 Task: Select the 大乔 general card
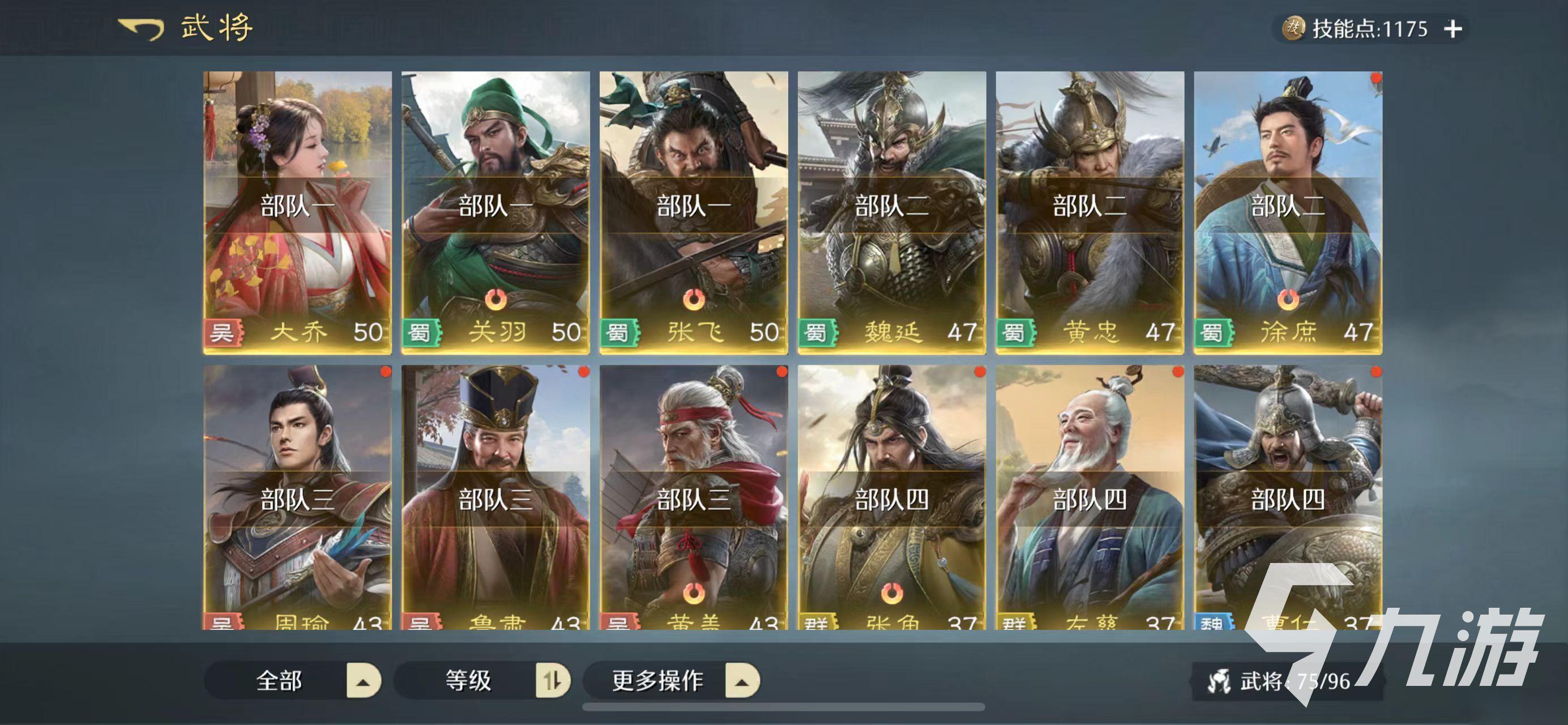click(x=297, y=212)
